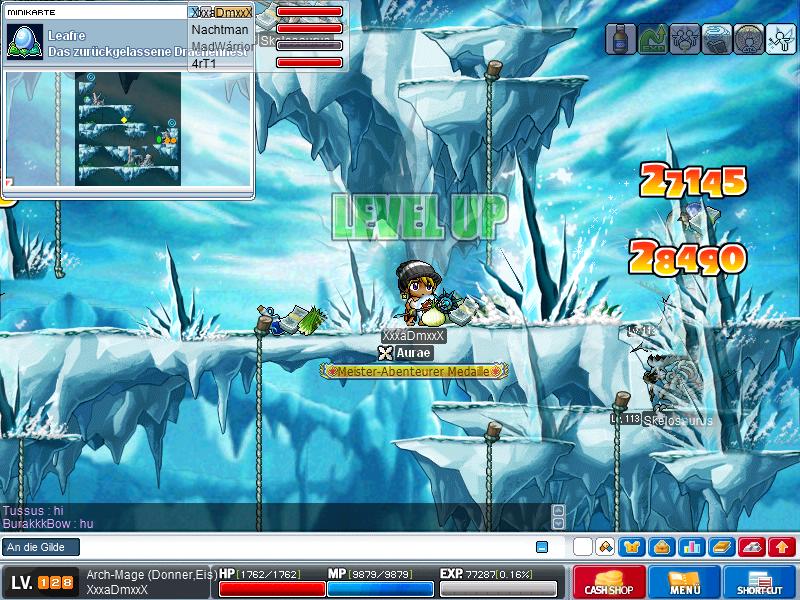The height and width of the screenshot is (600, 800).
Task: Select party member Nachtman
Action: (x=220, y=30)
